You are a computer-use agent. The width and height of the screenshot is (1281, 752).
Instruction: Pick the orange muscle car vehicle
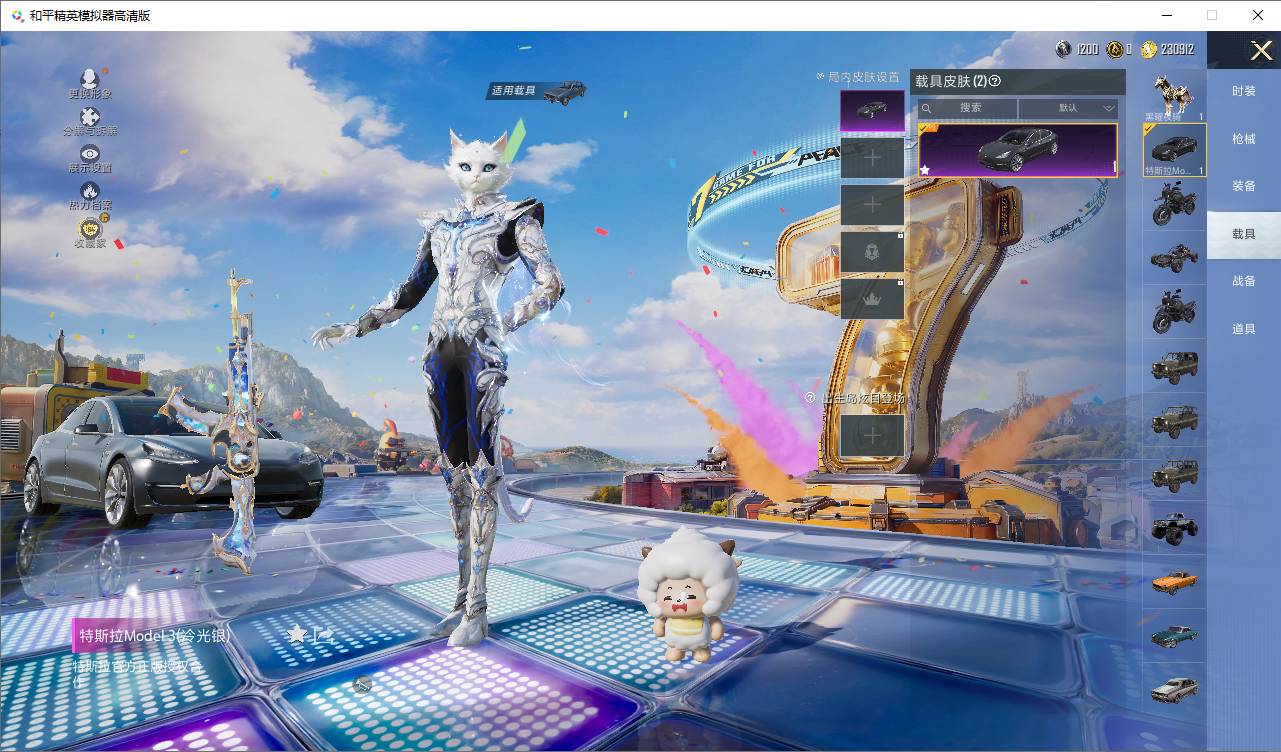[1174, 581]
